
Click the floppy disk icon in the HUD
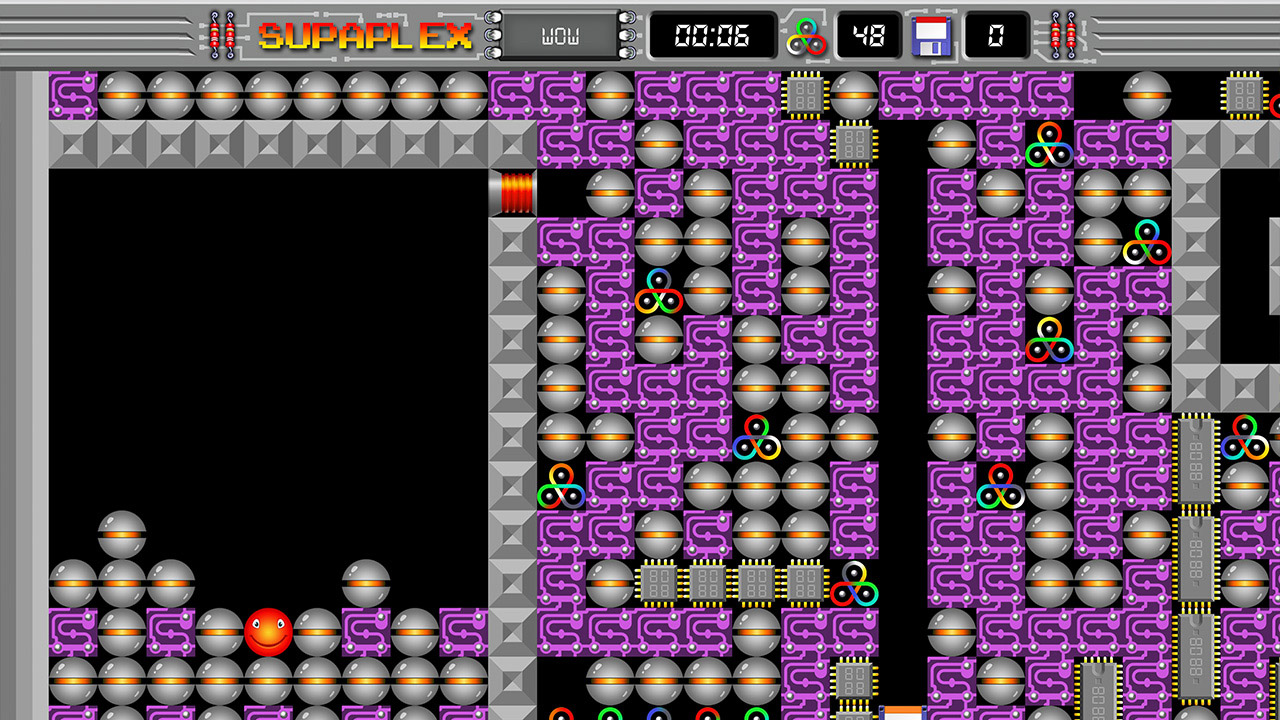(930, 37)
